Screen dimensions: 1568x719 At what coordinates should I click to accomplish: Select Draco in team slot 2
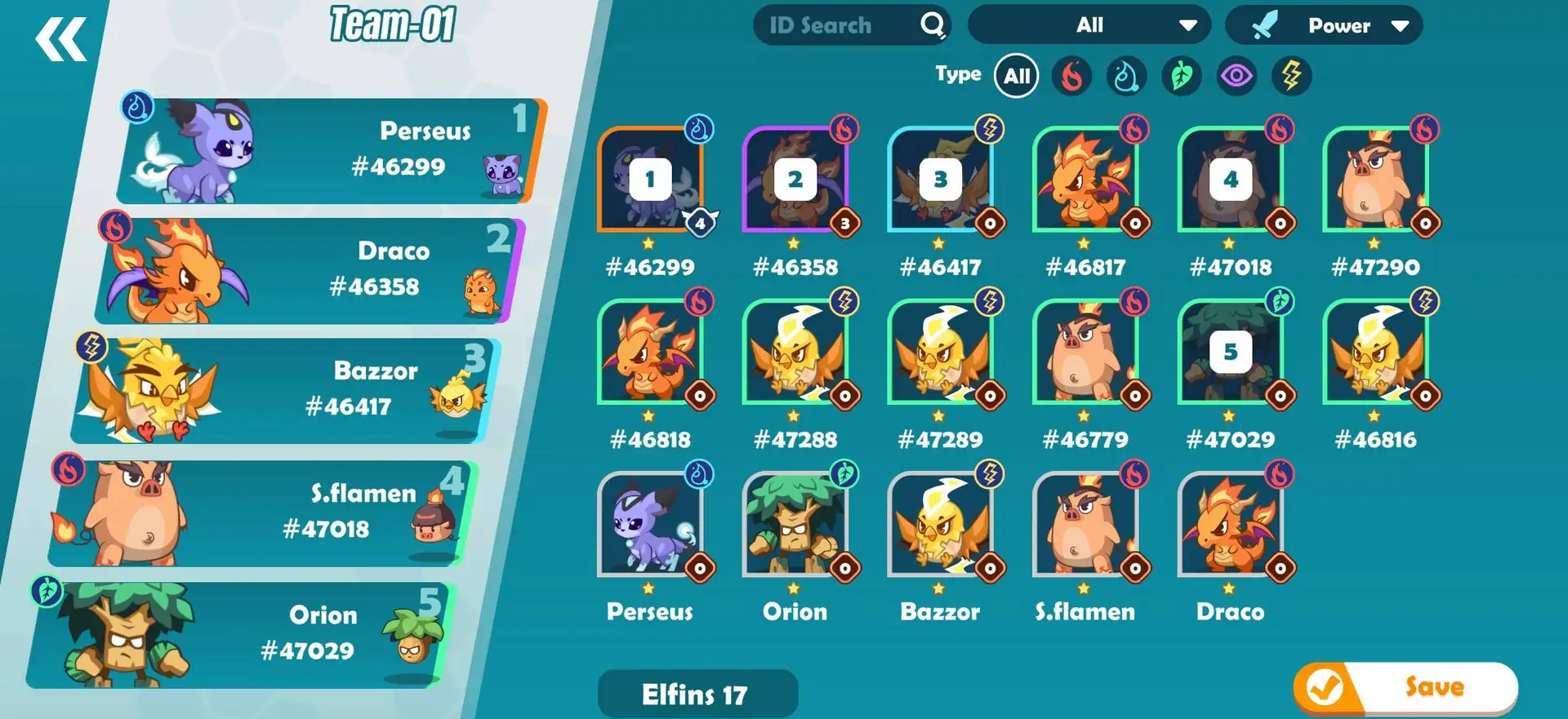pyautogui.click(x=310, y=271)
